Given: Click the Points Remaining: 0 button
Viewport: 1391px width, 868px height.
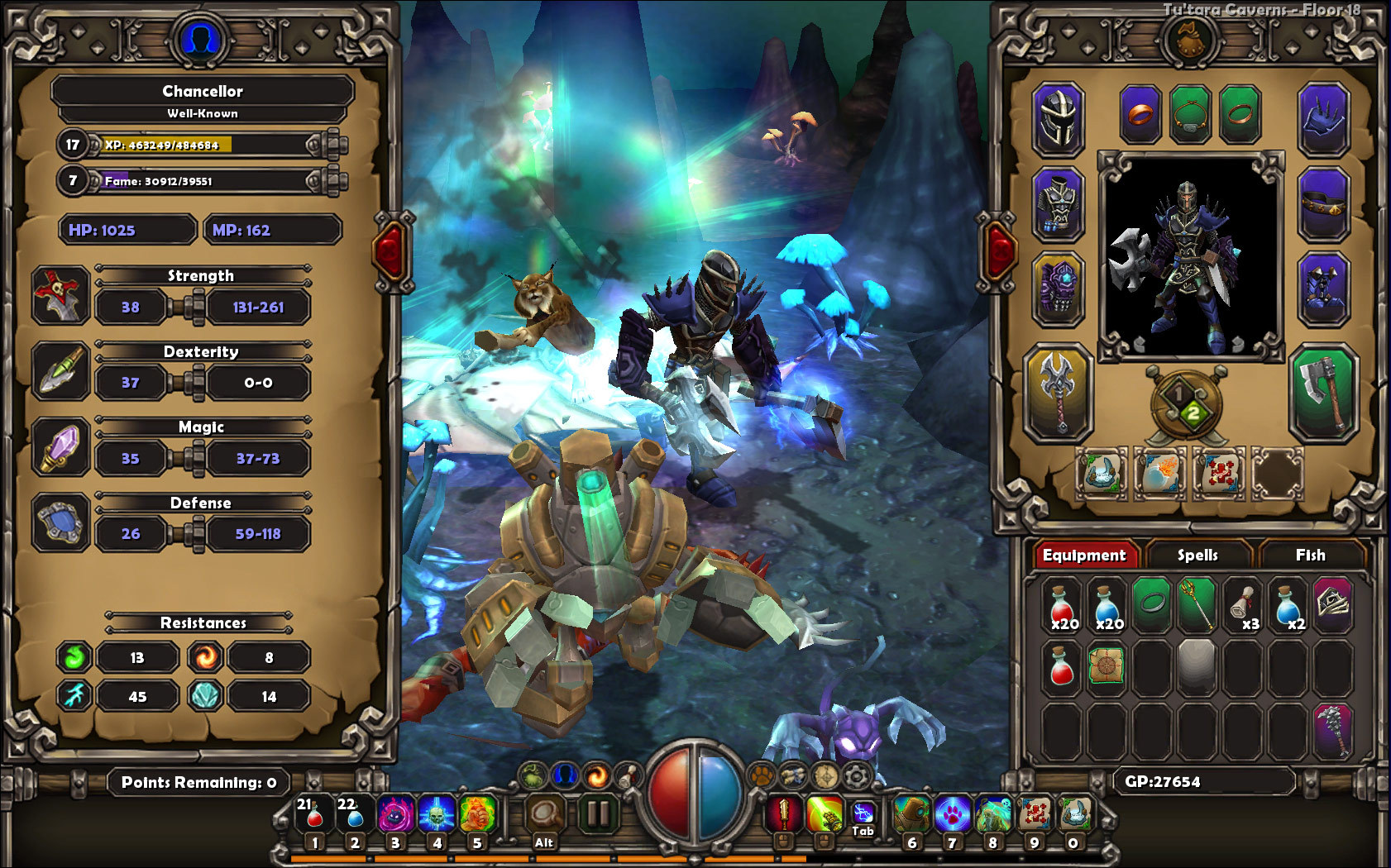Looking at the screenshot, I should click(x=198, y=781).
